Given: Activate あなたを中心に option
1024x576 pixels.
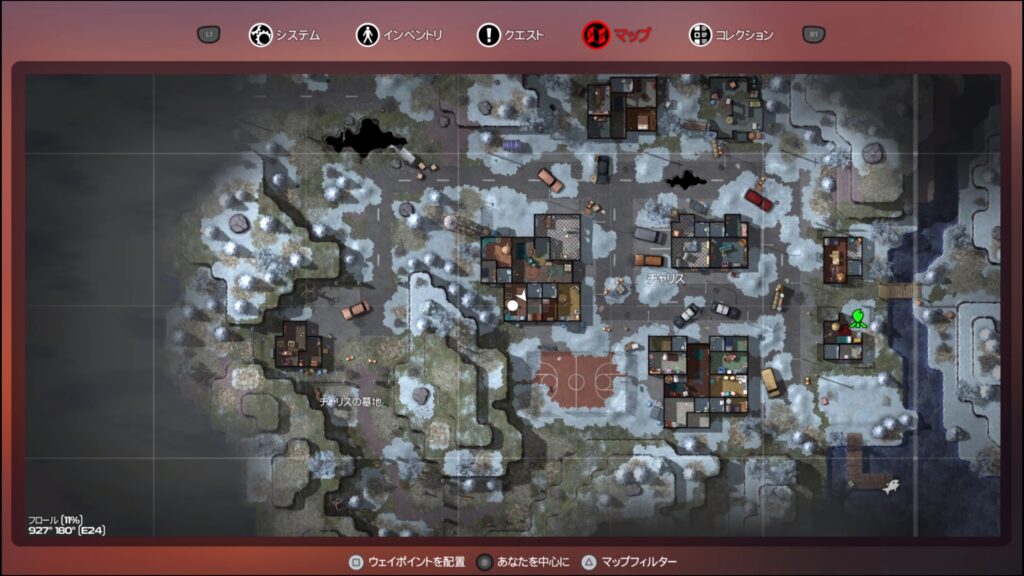Looking at the screenshot, I should pyautogui.click(x=520, y=562).
